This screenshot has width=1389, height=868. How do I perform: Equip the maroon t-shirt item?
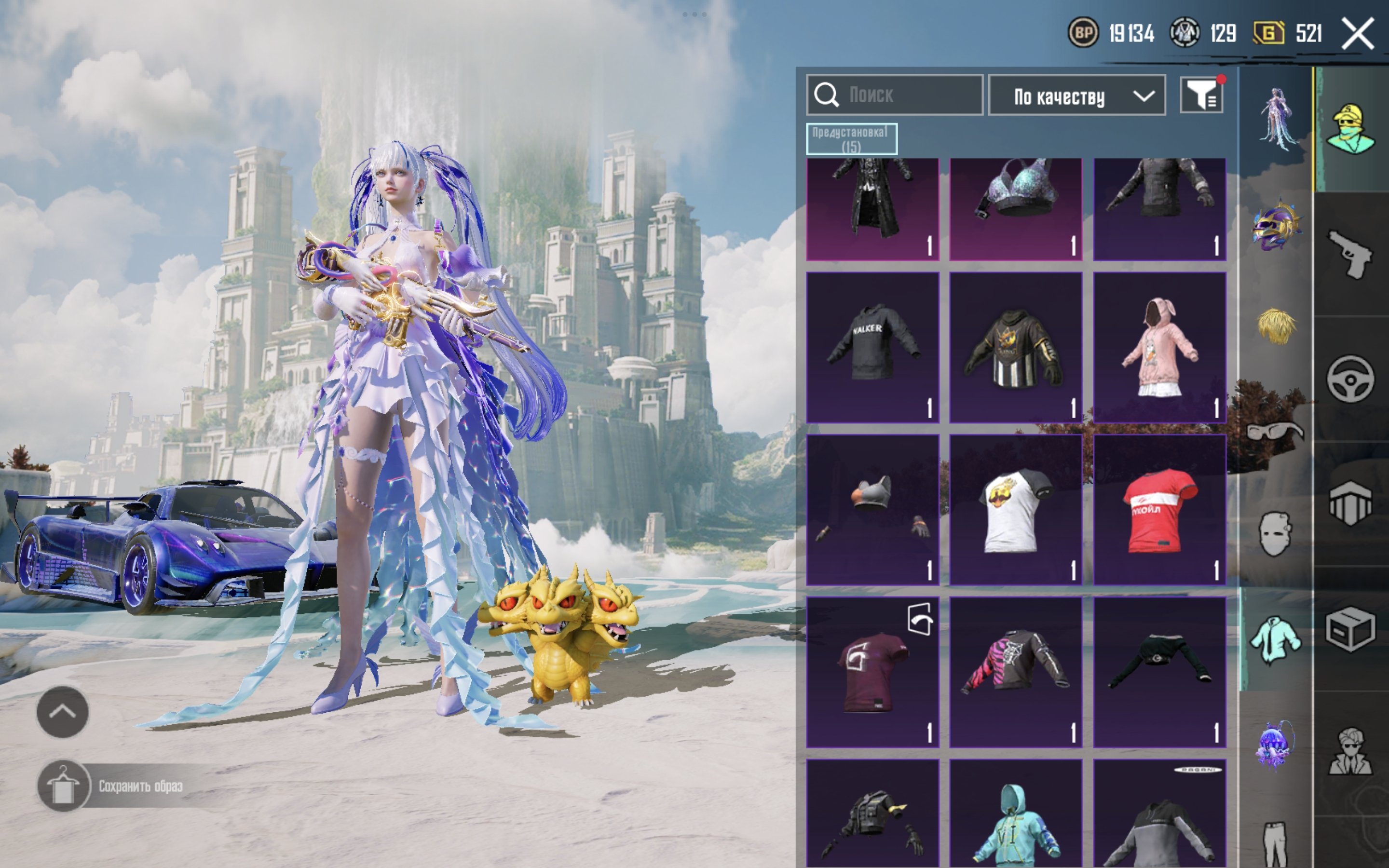click(x=872, y=672)
